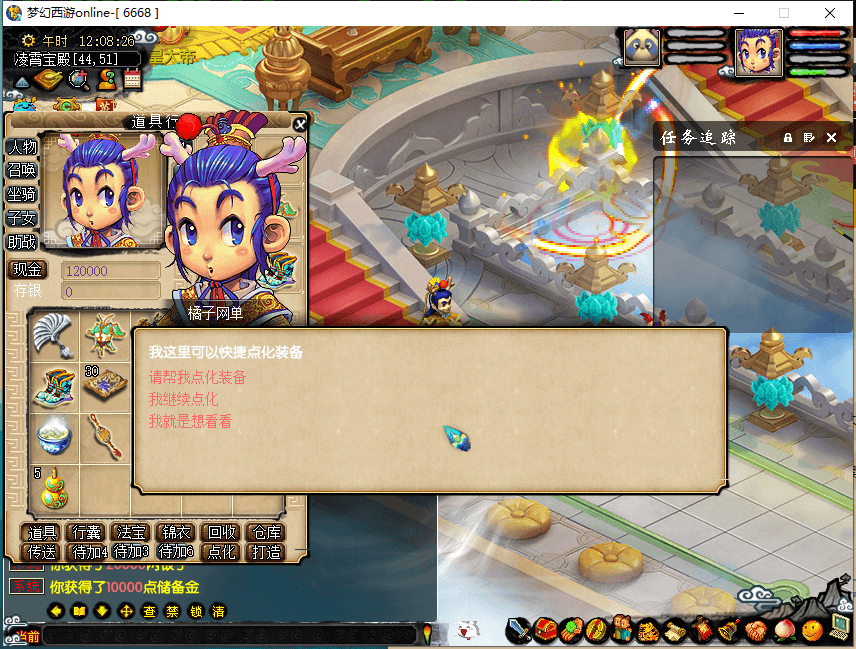The image size is (856, 649).
Task: Switch to the 法宝 tab
Action: [x=131, y=532]
